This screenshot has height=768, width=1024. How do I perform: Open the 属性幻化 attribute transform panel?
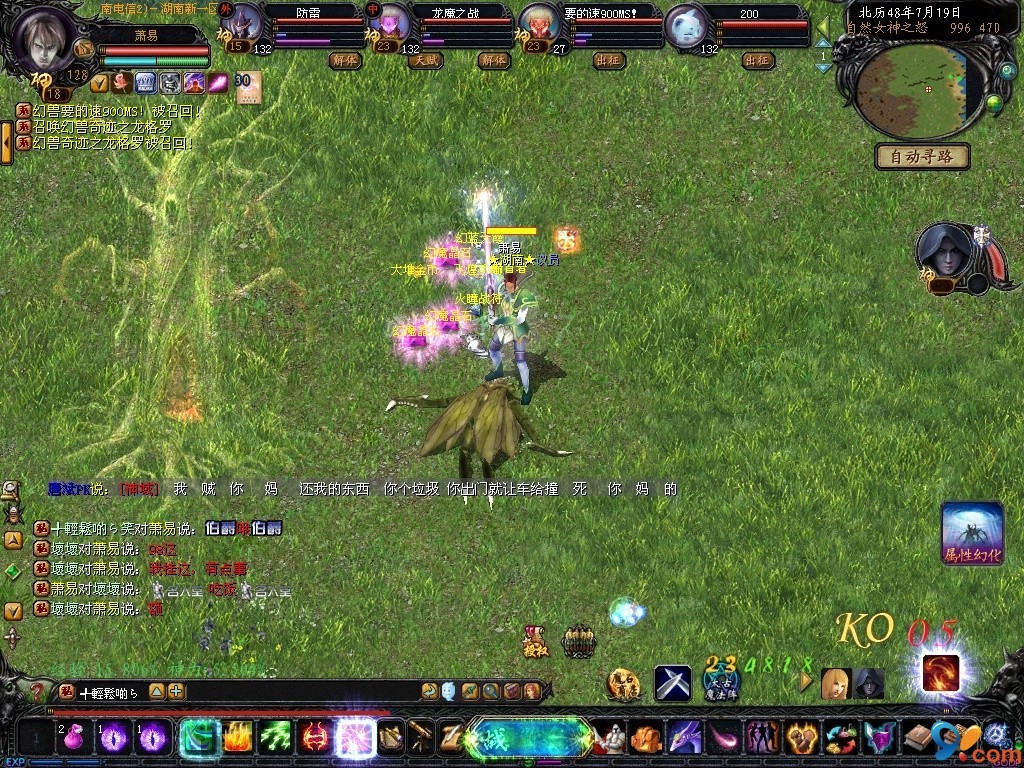pyautogui.click(x=972, y=533)
